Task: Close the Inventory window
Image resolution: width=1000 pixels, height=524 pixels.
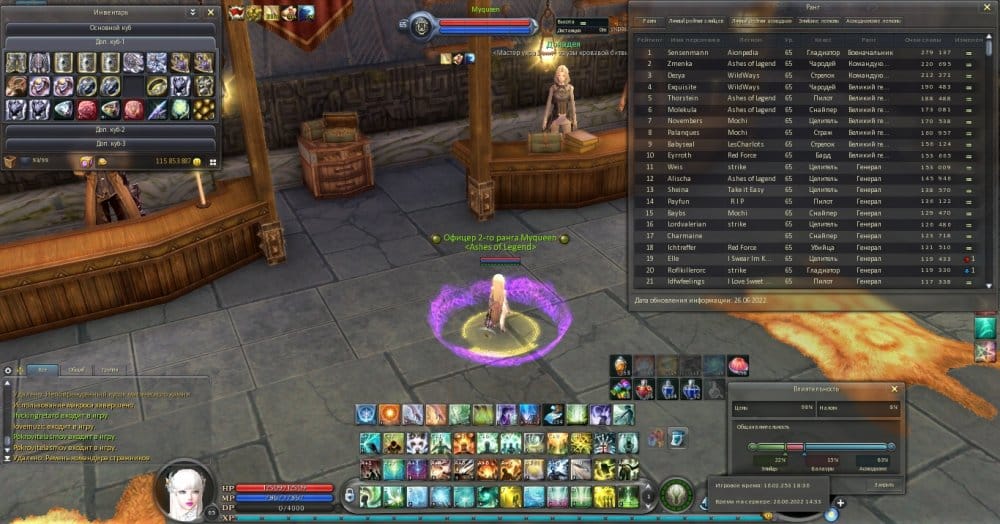Action: point(210,13)
